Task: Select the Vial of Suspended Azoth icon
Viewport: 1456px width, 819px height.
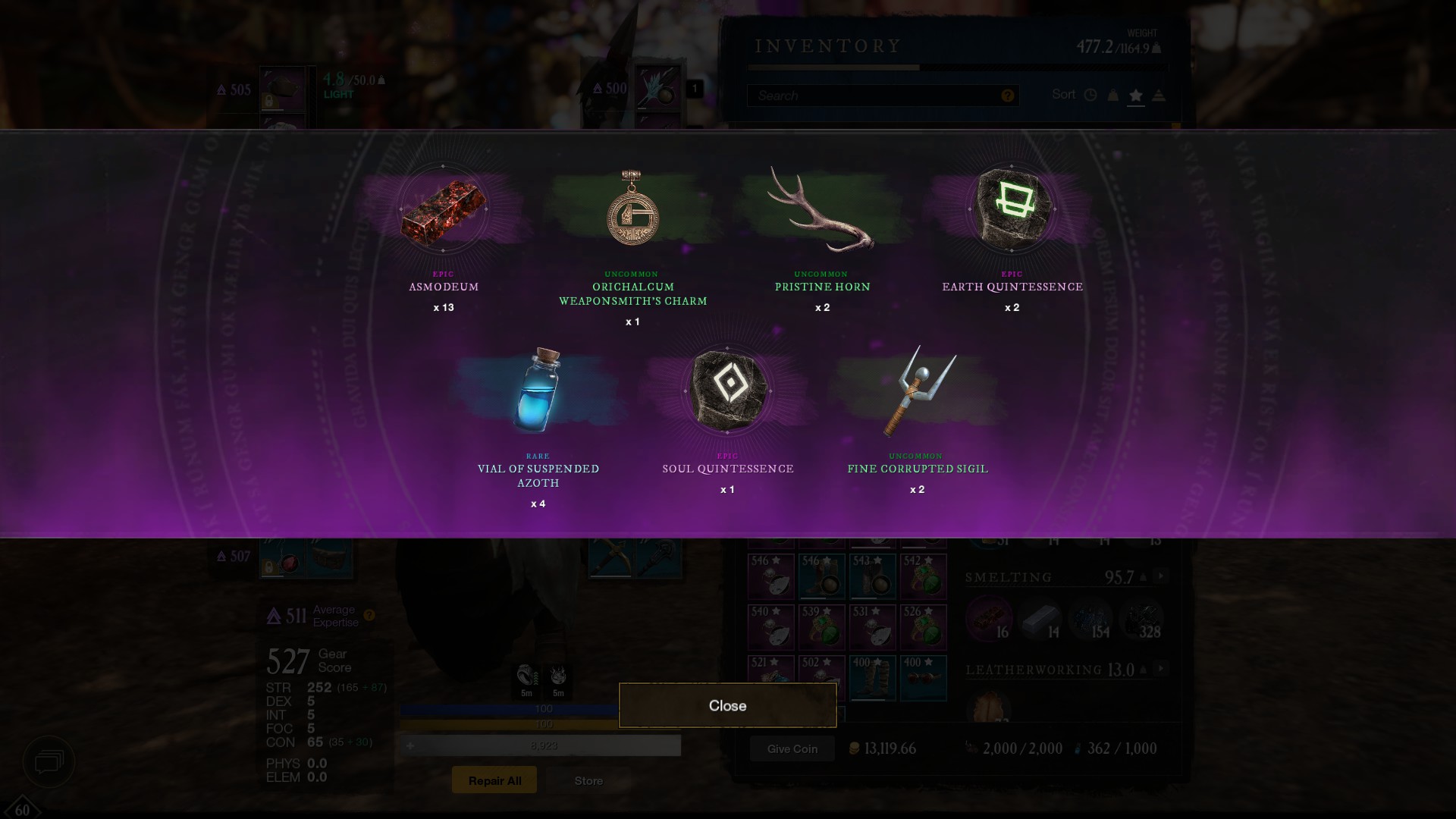Action: (538, 391)
